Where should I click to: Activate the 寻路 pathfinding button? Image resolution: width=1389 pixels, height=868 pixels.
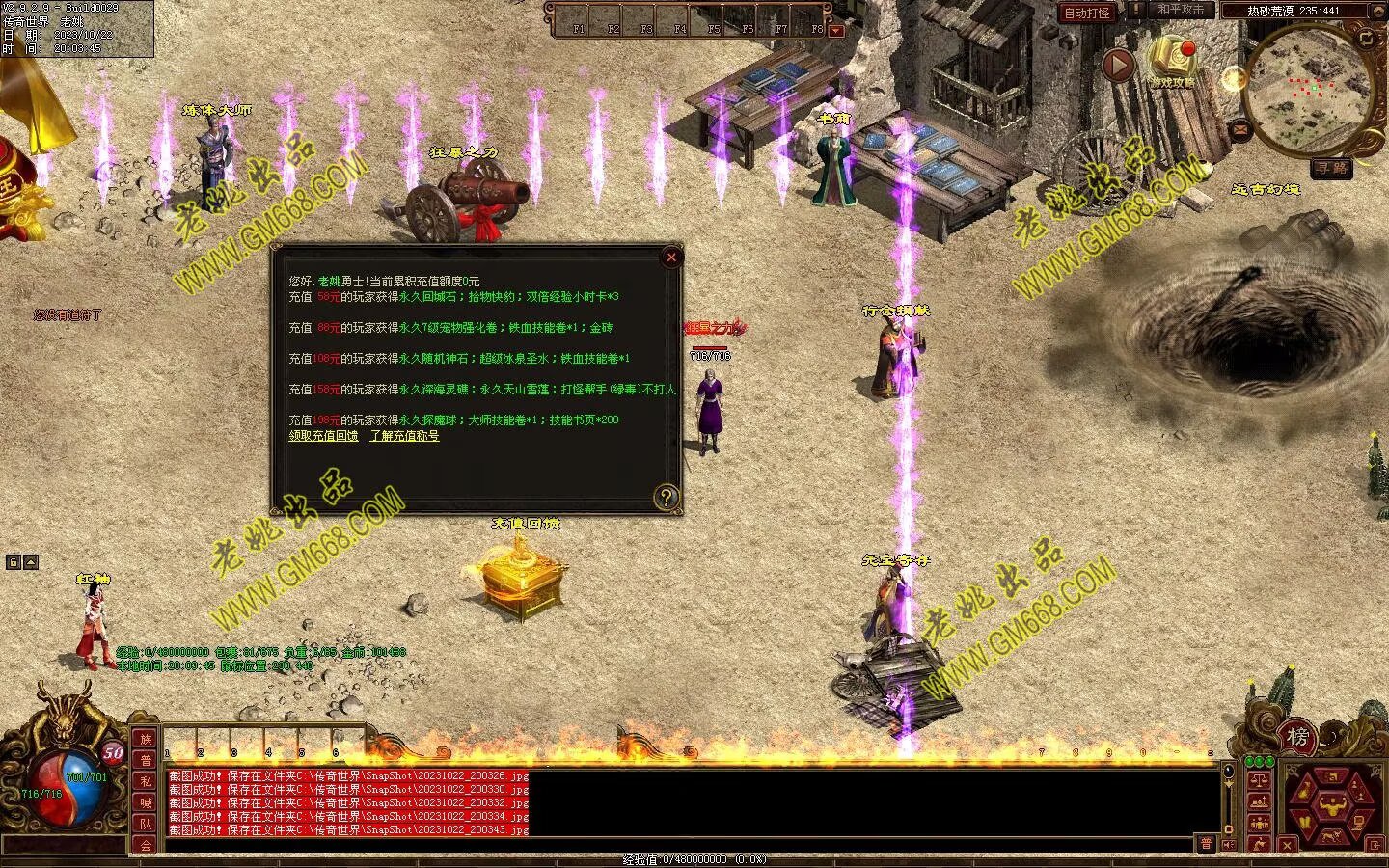(x=1331, y=168)
